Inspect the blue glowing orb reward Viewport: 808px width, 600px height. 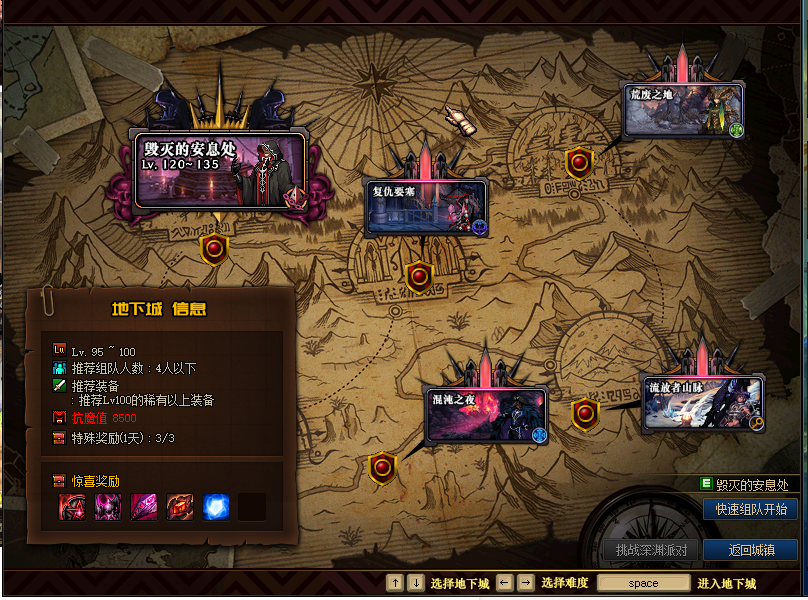point(216,507)
